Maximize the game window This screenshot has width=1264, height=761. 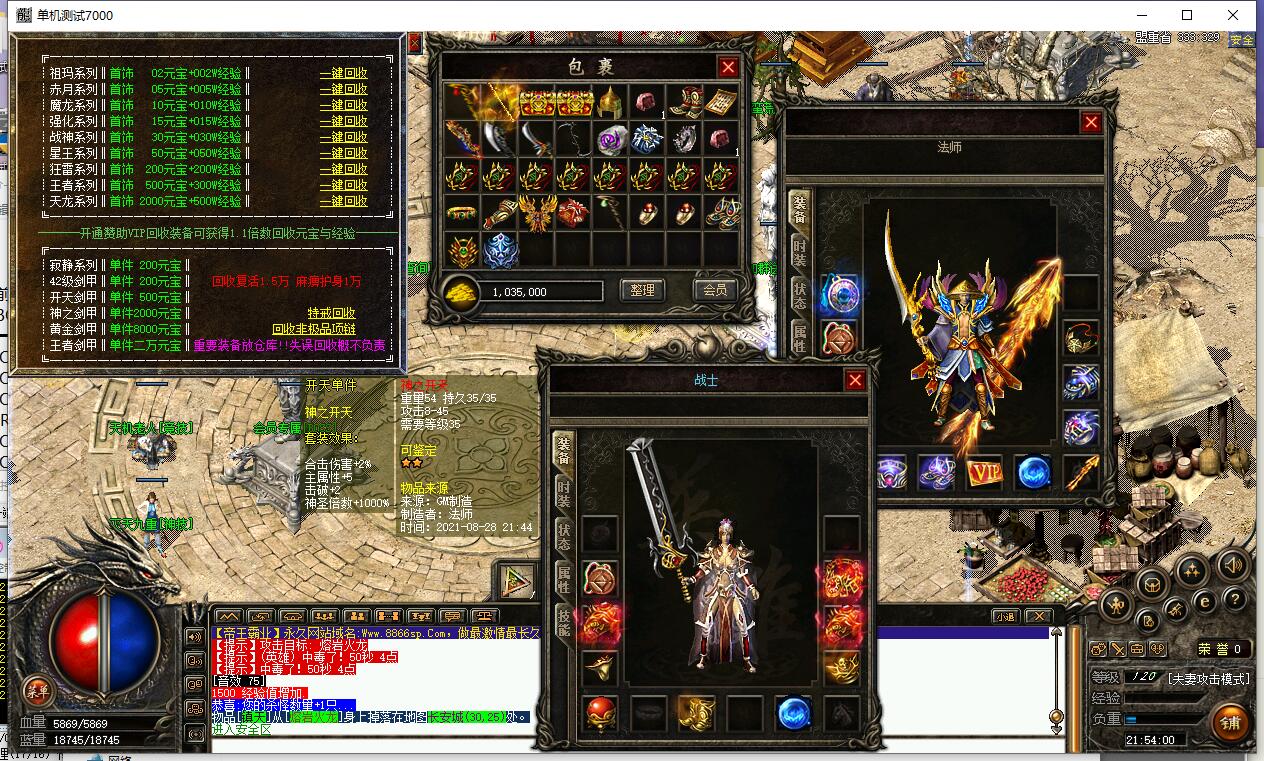(x=1187, y=15)
